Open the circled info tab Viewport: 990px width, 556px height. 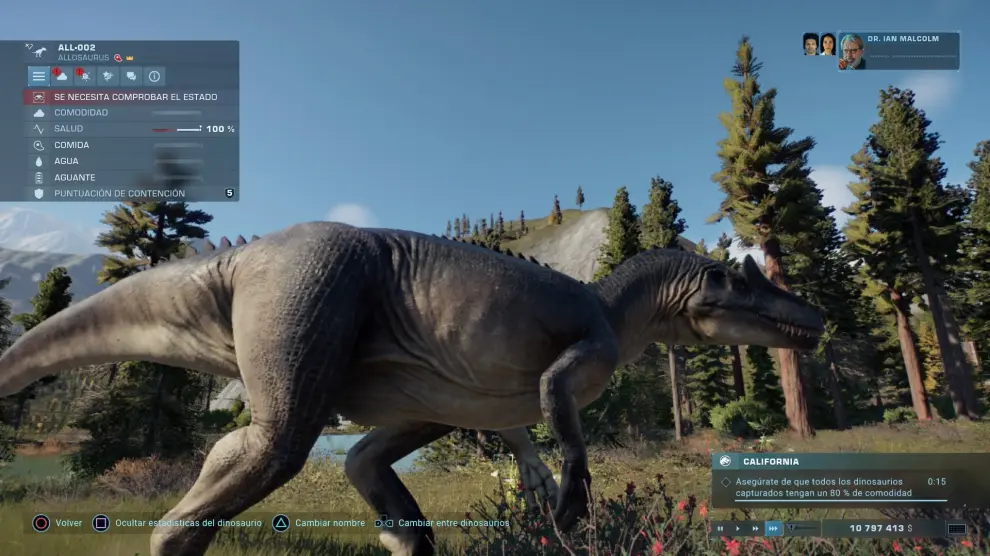(x=154, y=76)
